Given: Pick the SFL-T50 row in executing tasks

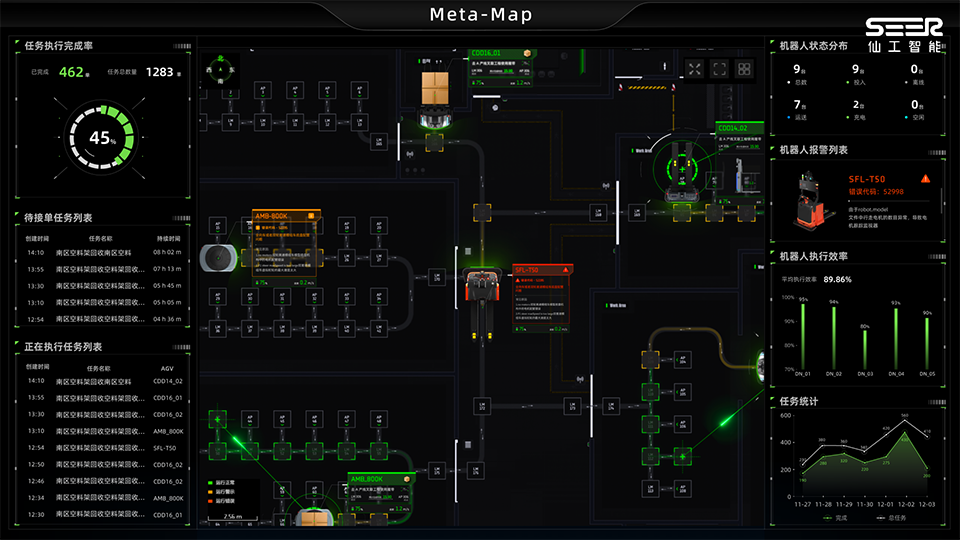Looking at the screenshot, I should click(100, 448).
